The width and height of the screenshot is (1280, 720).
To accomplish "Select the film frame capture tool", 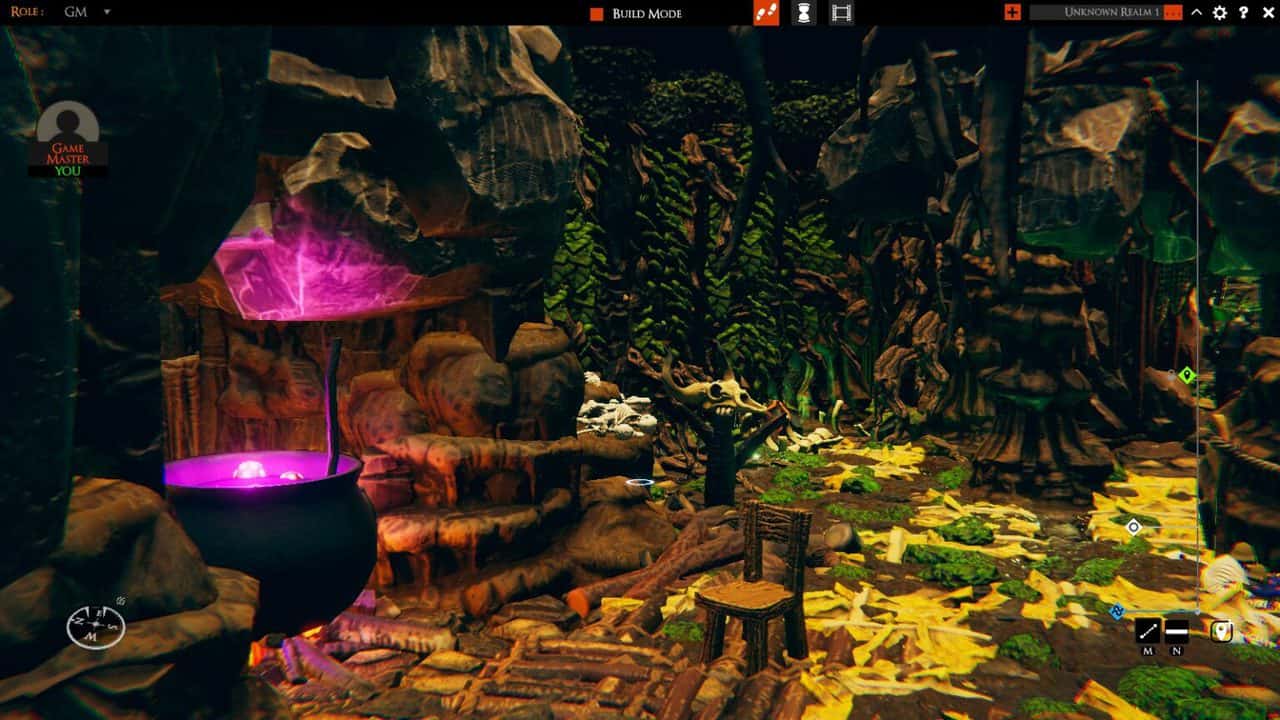I will [x=841, y=13].
